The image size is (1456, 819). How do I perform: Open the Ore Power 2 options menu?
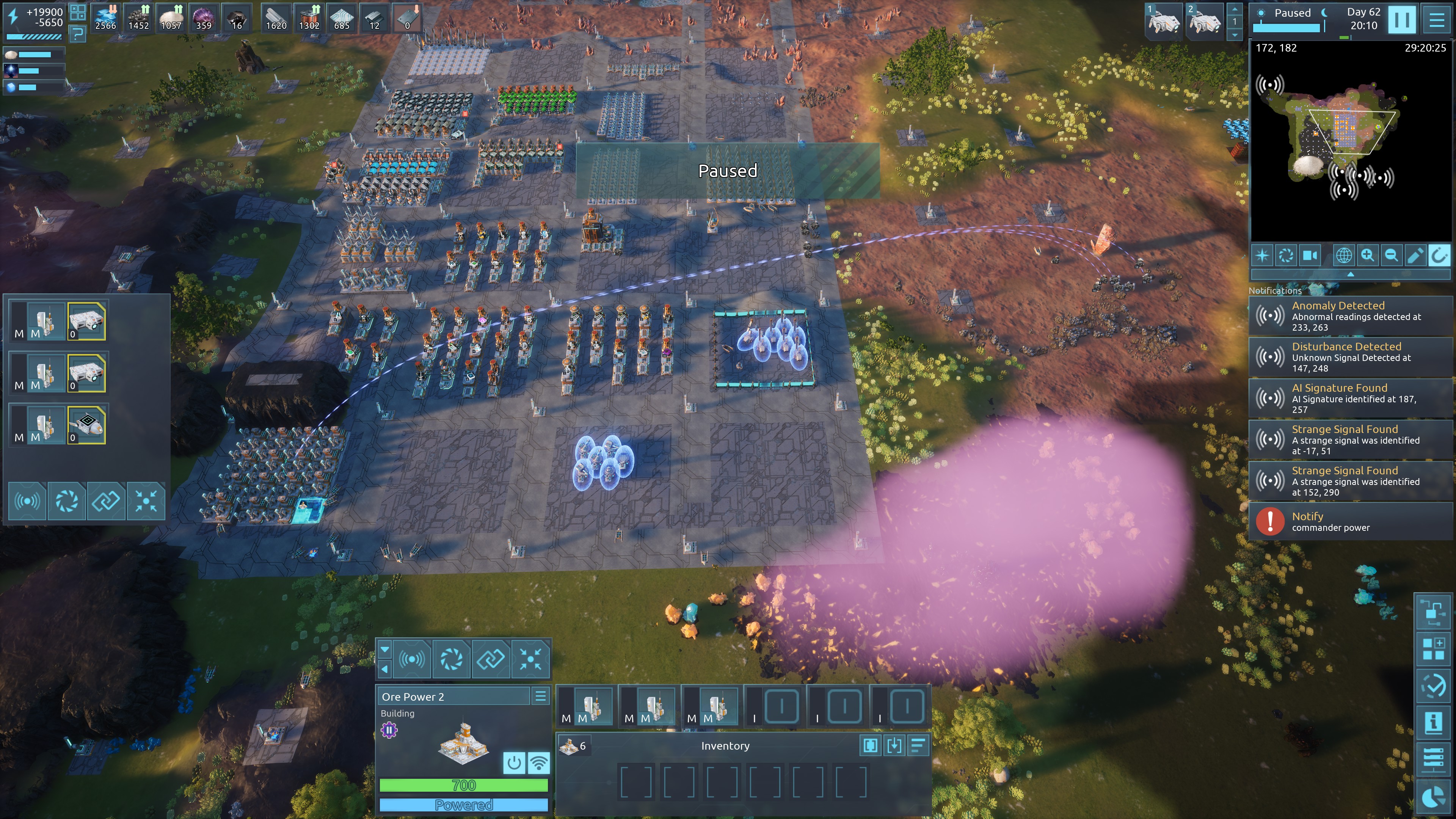[540, 697]
